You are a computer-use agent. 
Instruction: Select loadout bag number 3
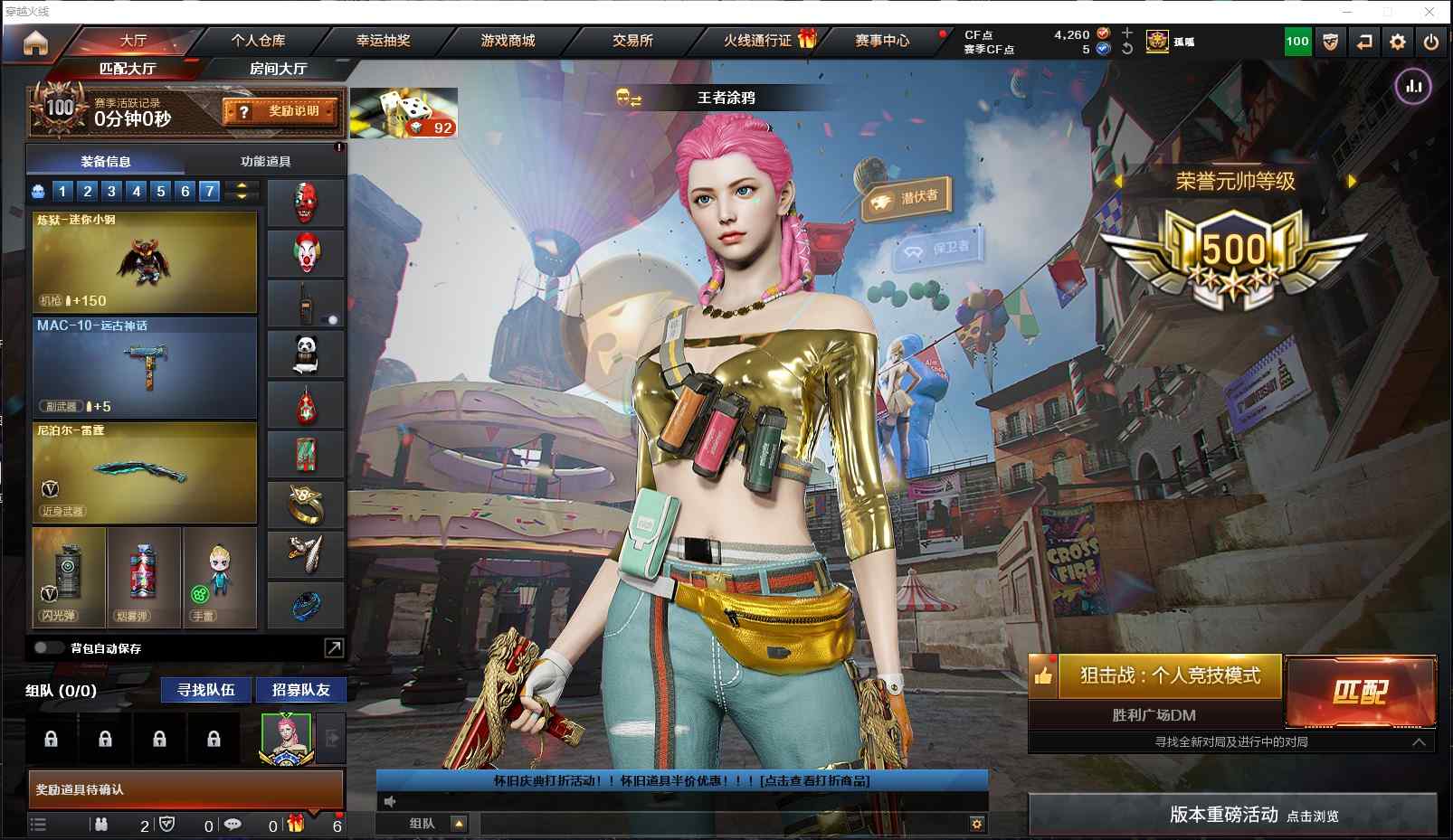click(111, 191)
